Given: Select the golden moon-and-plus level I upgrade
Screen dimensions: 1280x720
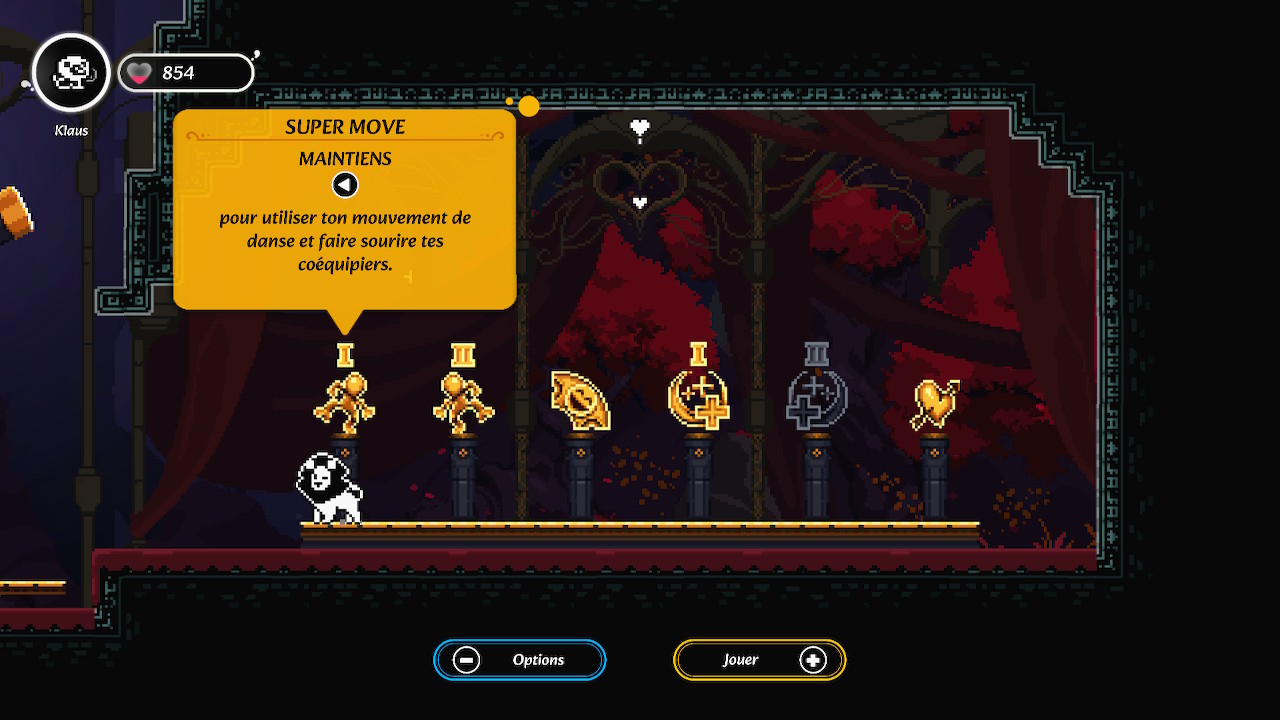Looking at the screenshot, I should (x=698, y=400).
